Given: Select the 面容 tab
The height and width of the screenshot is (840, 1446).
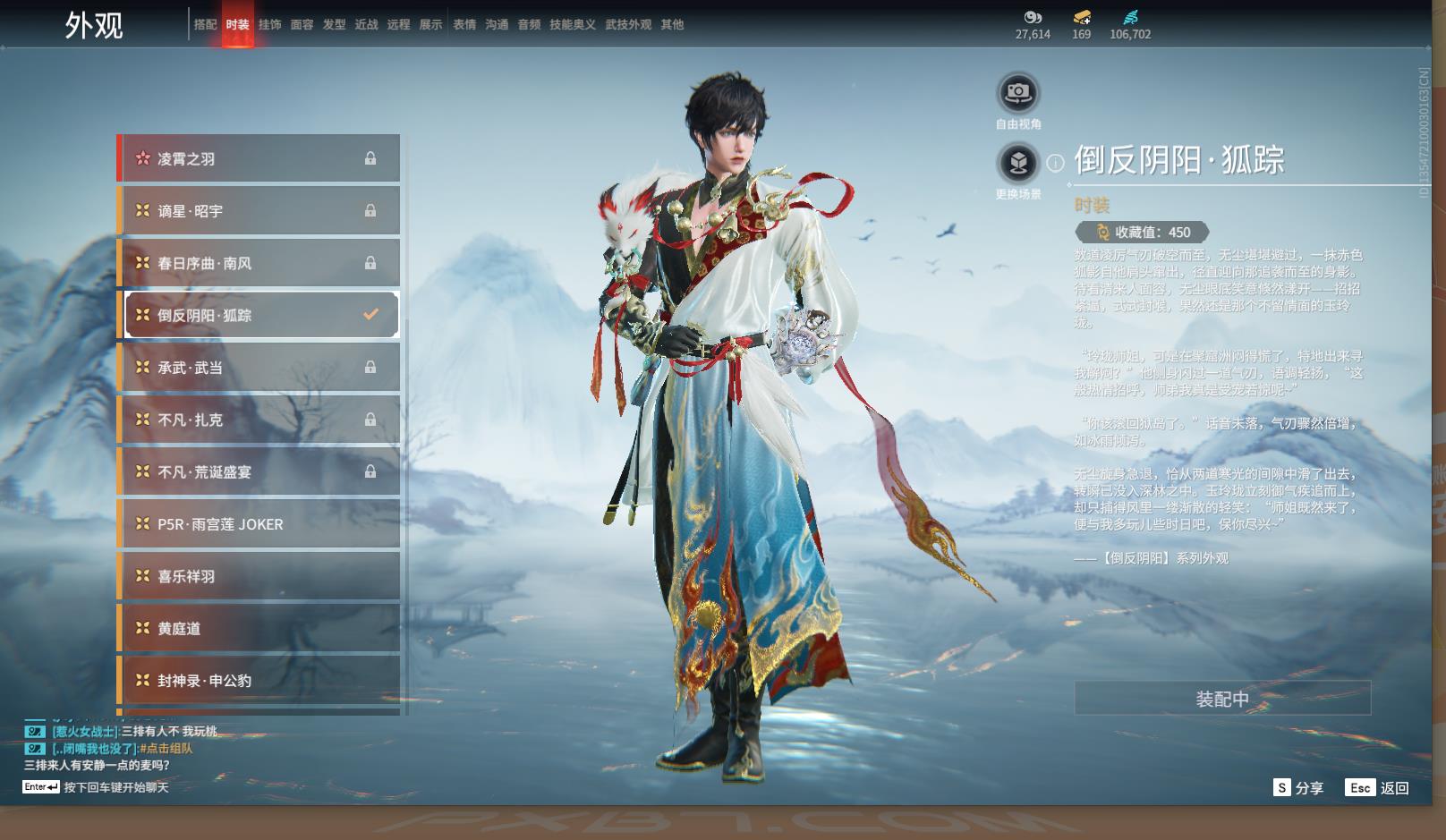Looking at the screenshot, I should [302, 25].
